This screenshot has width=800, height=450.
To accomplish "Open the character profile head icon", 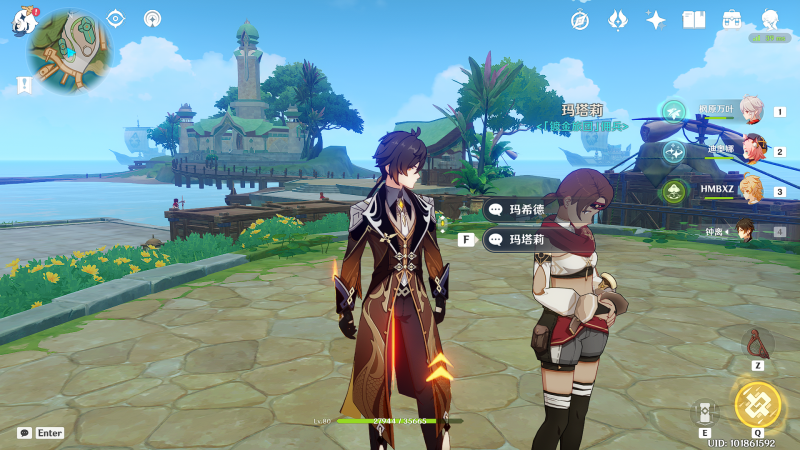I will point(770,20).
